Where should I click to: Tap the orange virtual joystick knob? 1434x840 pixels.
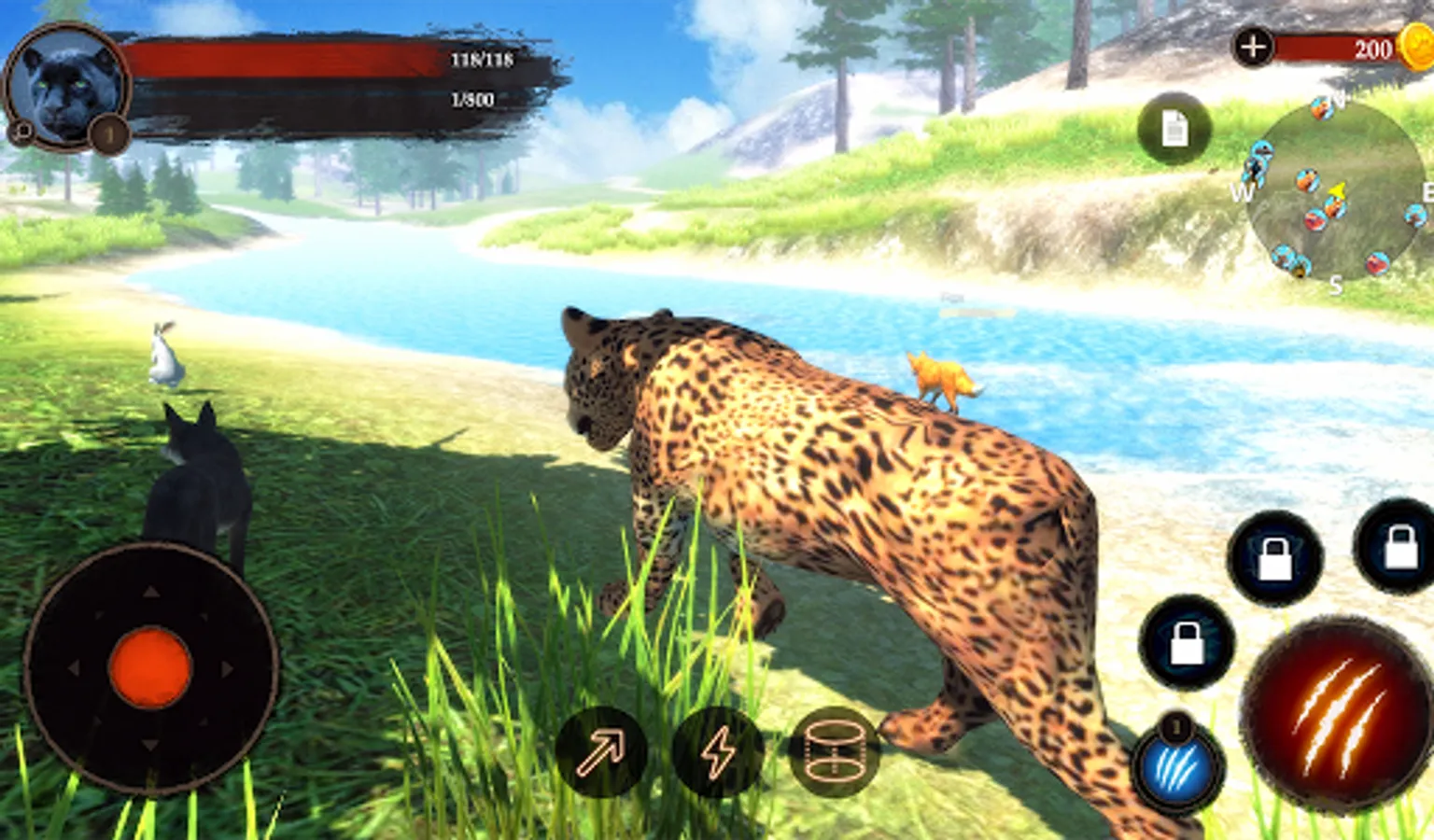coord(150,667)
